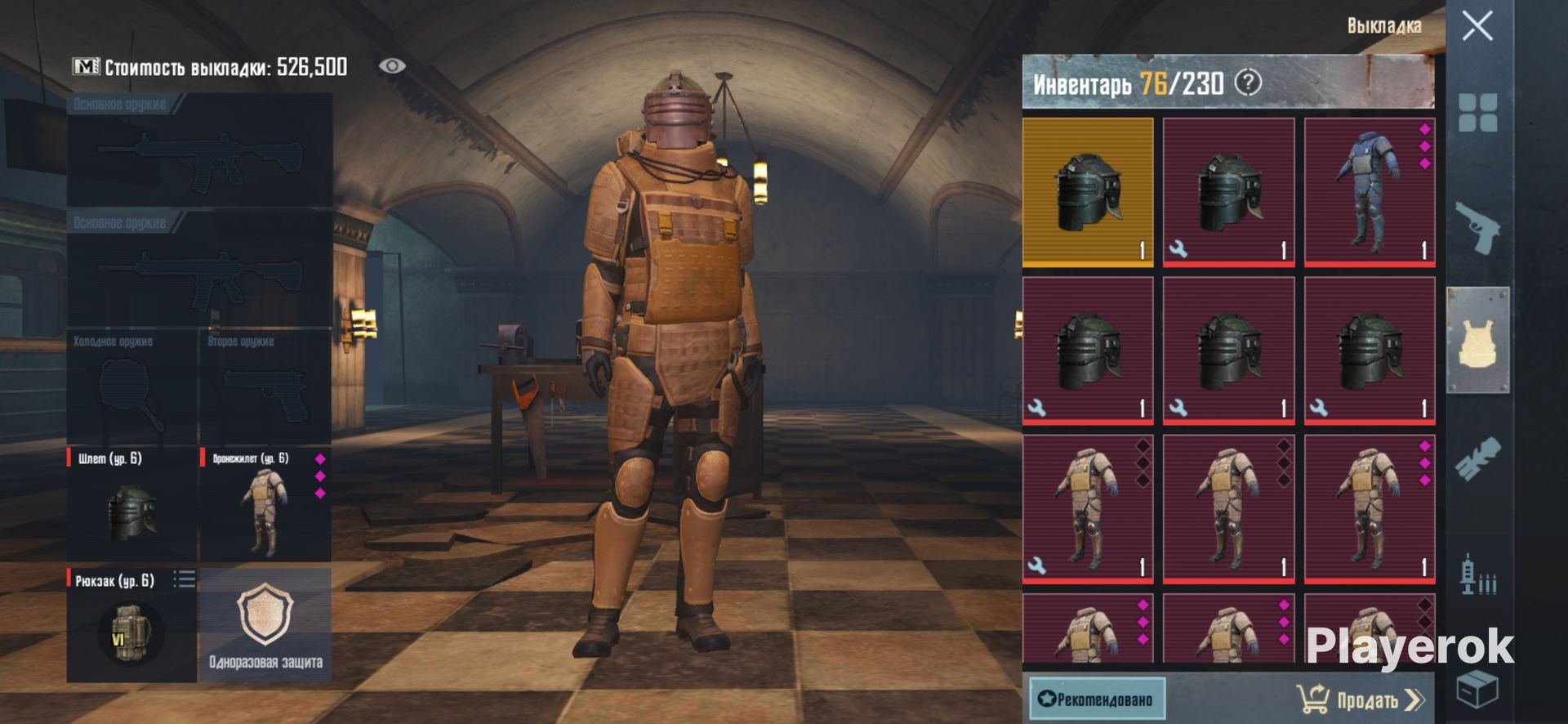Show the syringe and ammo tab

1477,574
